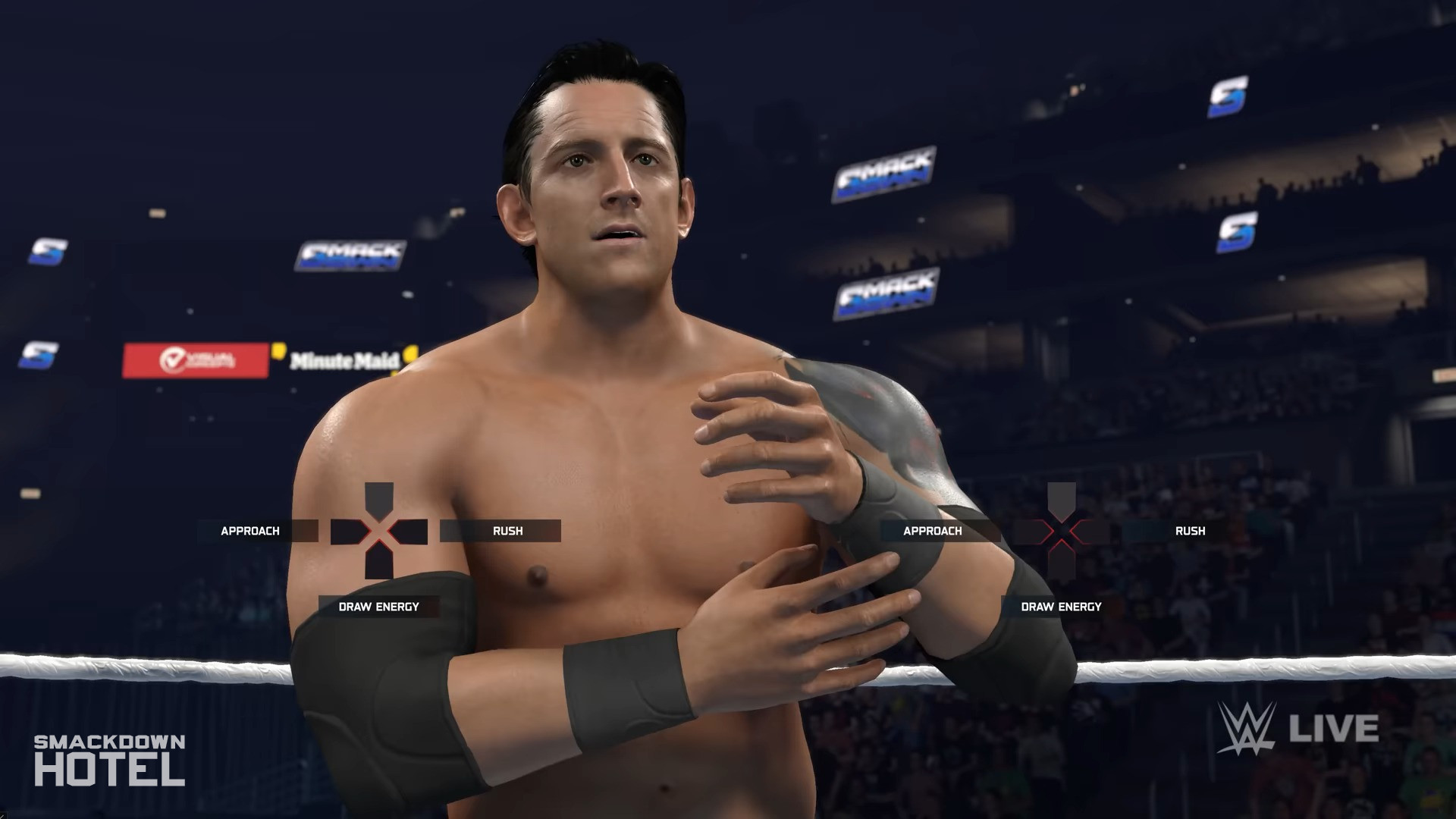
Task: Select Rush on the dimmed action prompt
Action: pos(1190,531)
